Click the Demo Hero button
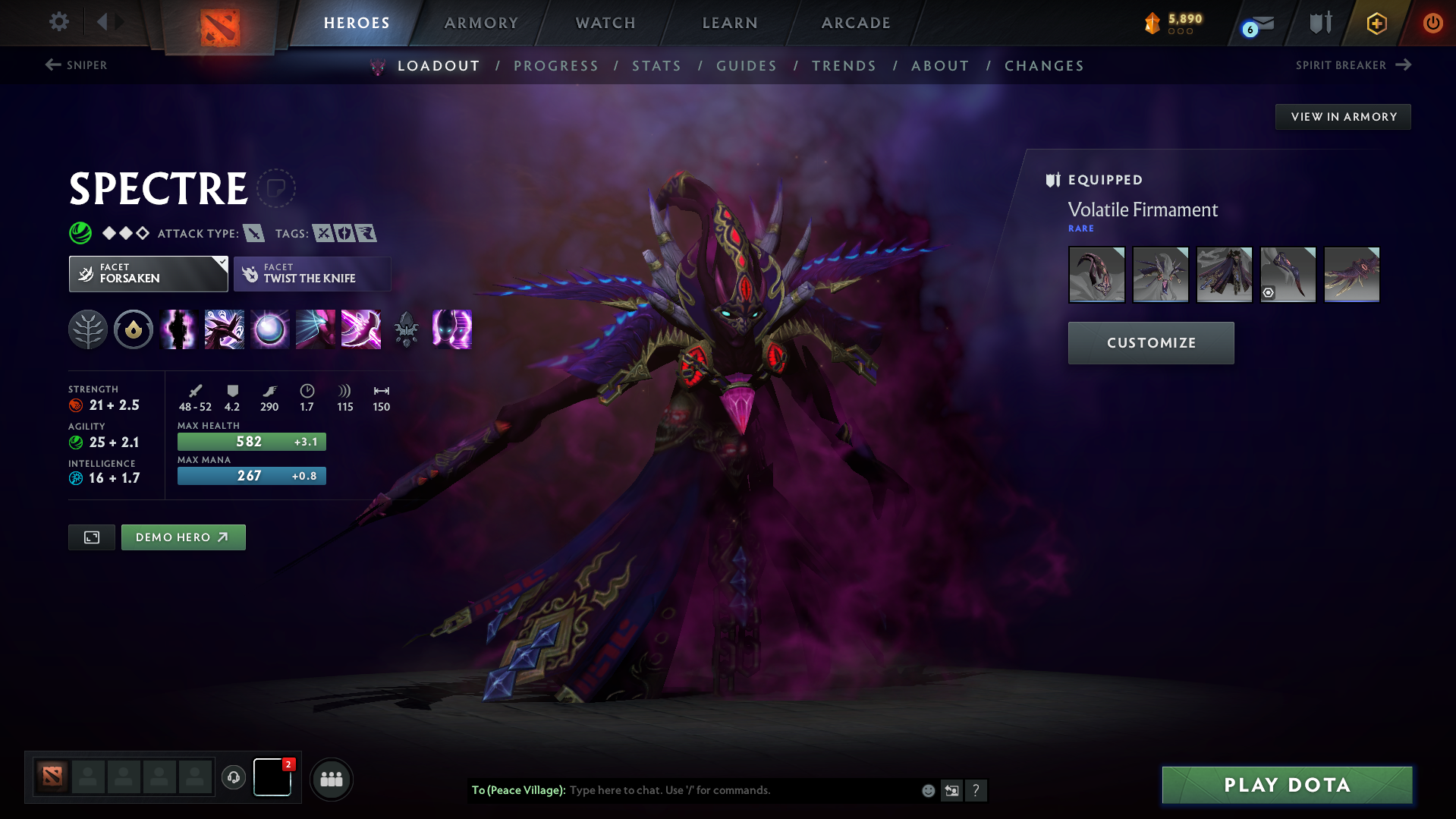1456x819 pixels. coord(183,537)
